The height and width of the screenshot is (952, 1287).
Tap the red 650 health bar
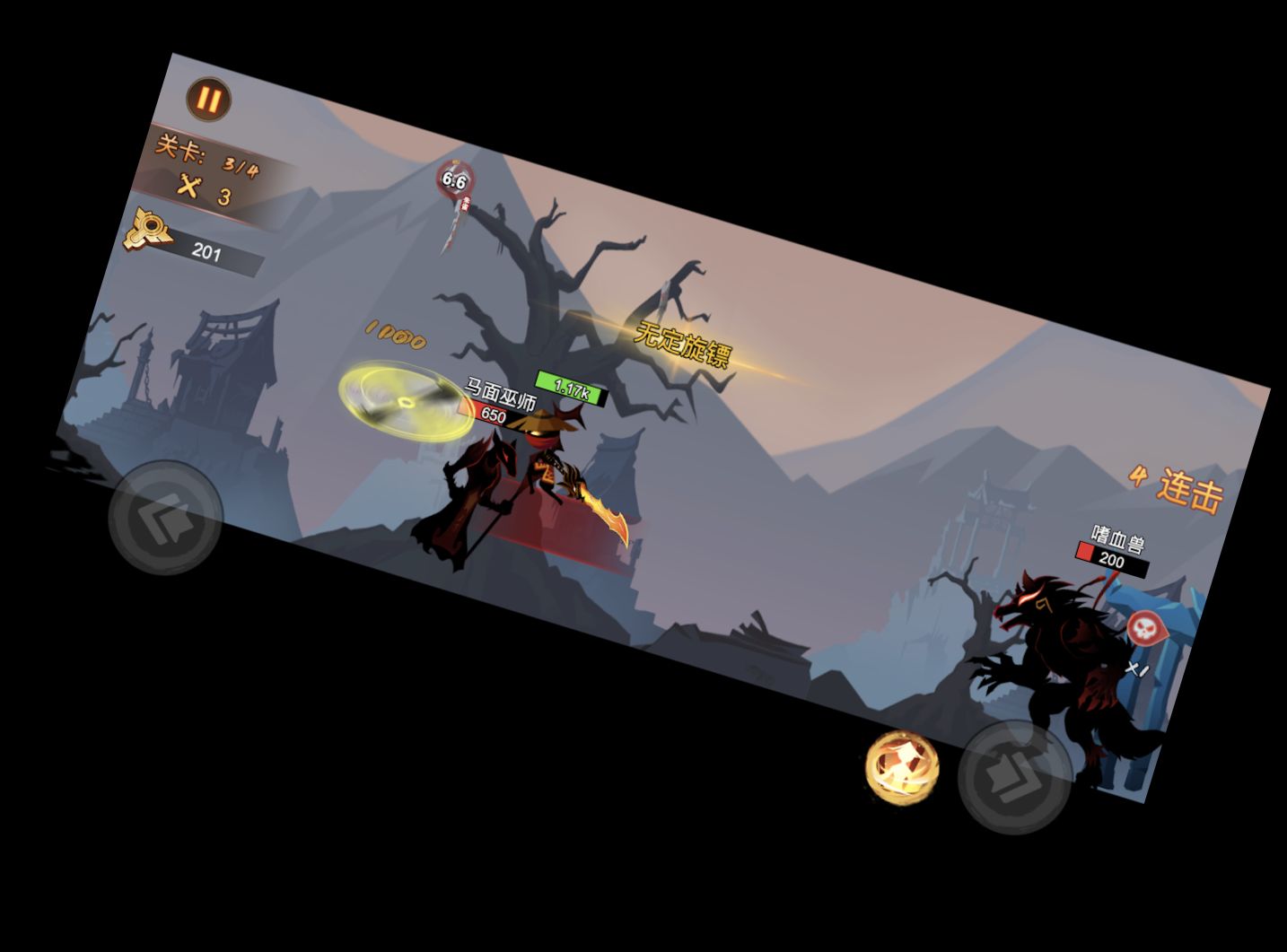491,414
